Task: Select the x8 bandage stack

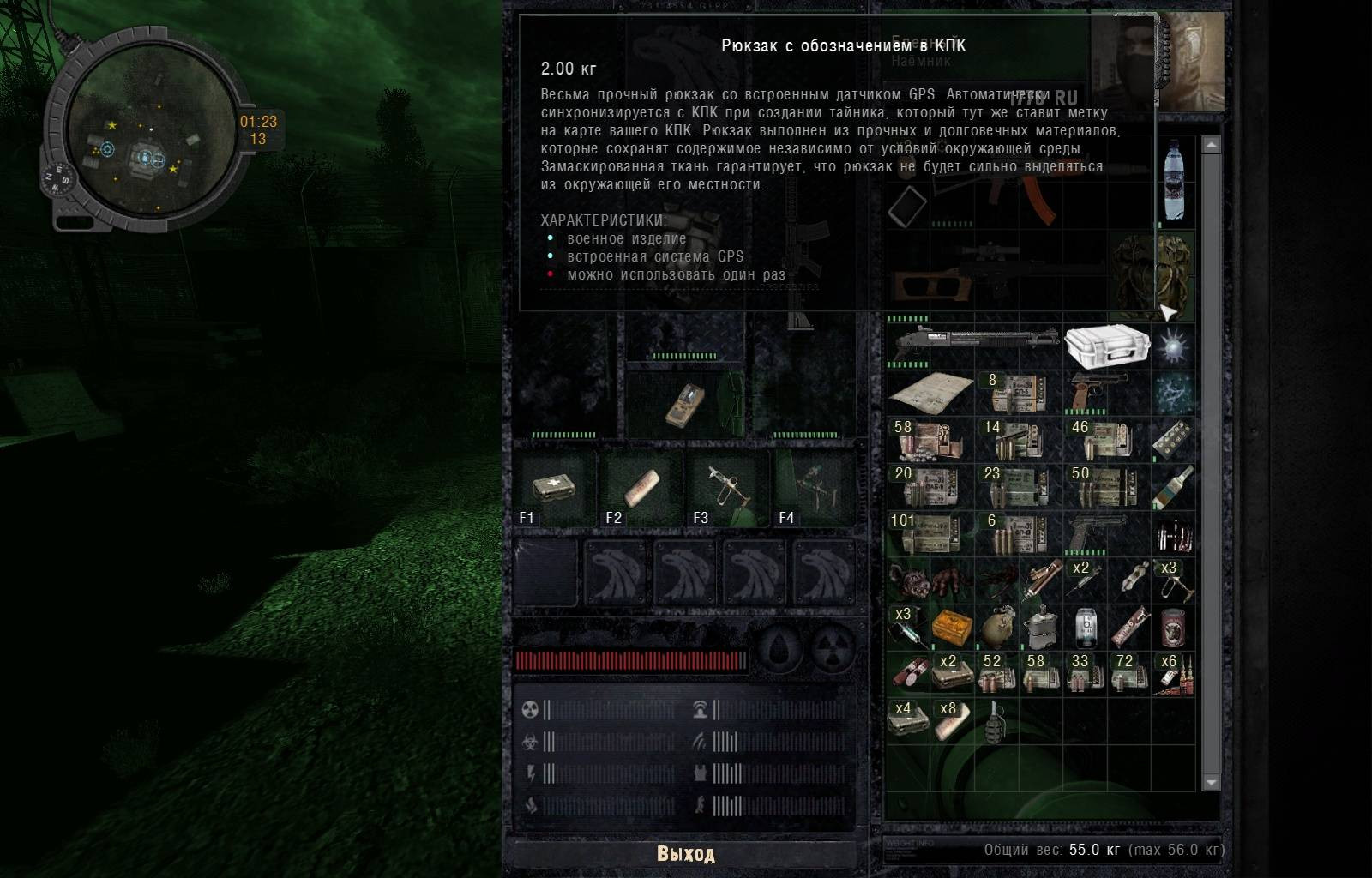Action: click(x=952, y=719)
